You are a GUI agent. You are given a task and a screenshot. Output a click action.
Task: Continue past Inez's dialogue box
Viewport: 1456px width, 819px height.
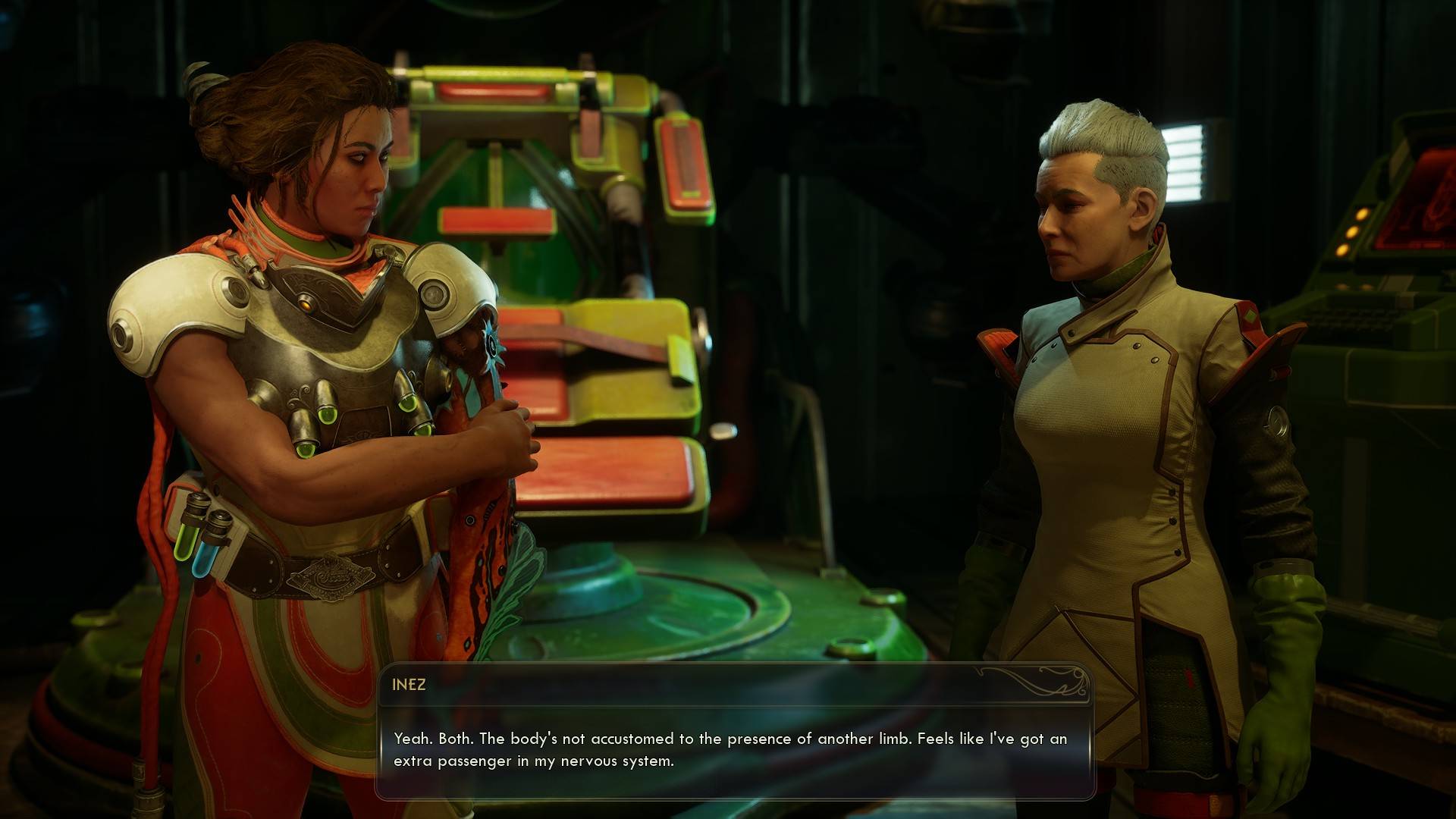click(734, 748)
